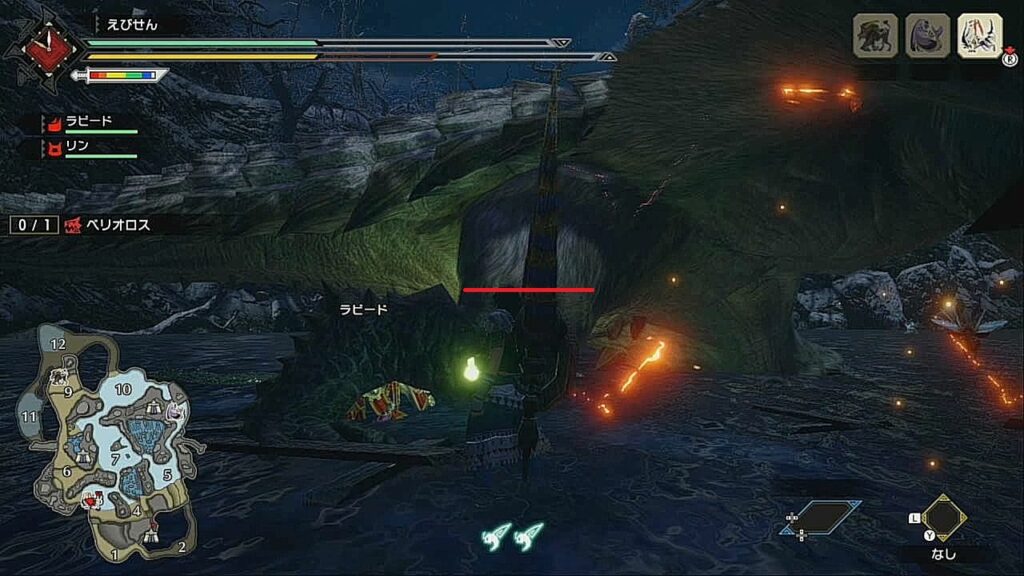
Task: Click the gold diamond item slot
Action: point(943,516)
